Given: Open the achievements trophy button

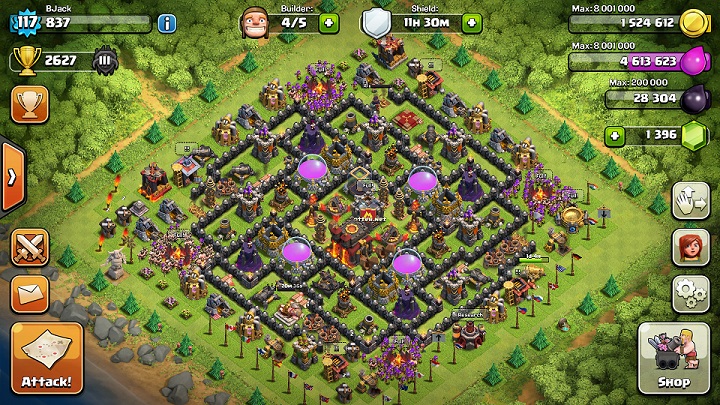Looking at the screenshot, I should 30,102.
